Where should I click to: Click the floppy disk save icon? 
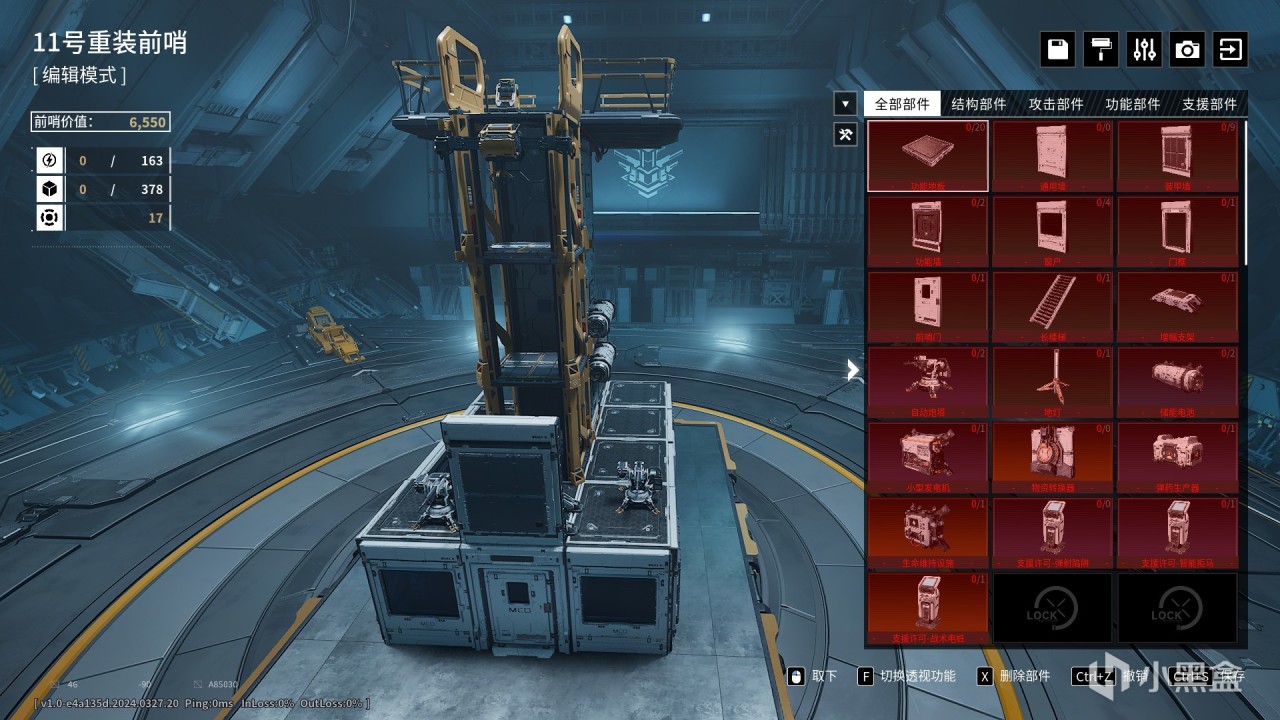click(x=1058, y=49)
